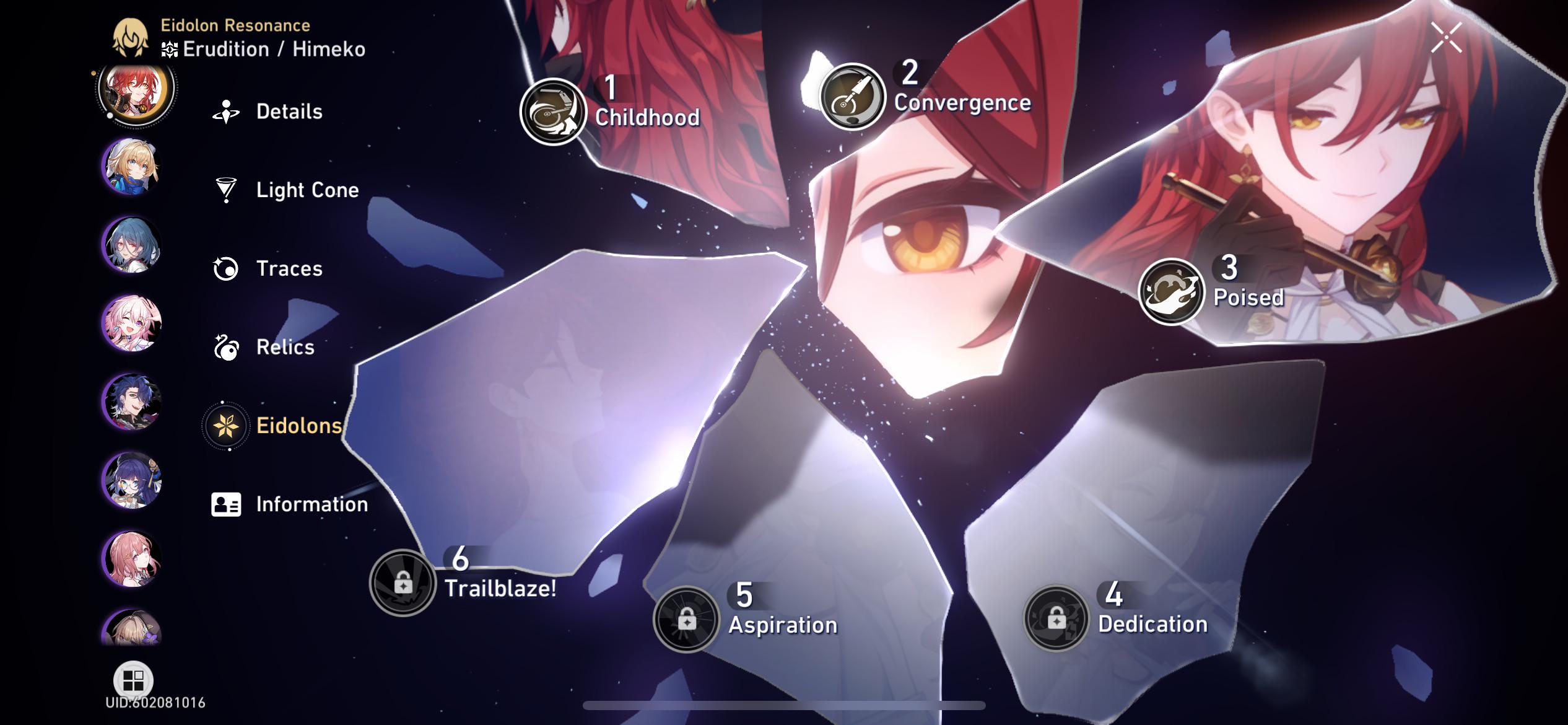
Task: Close the Eidolon Resonance screen
Action: 1446,38
